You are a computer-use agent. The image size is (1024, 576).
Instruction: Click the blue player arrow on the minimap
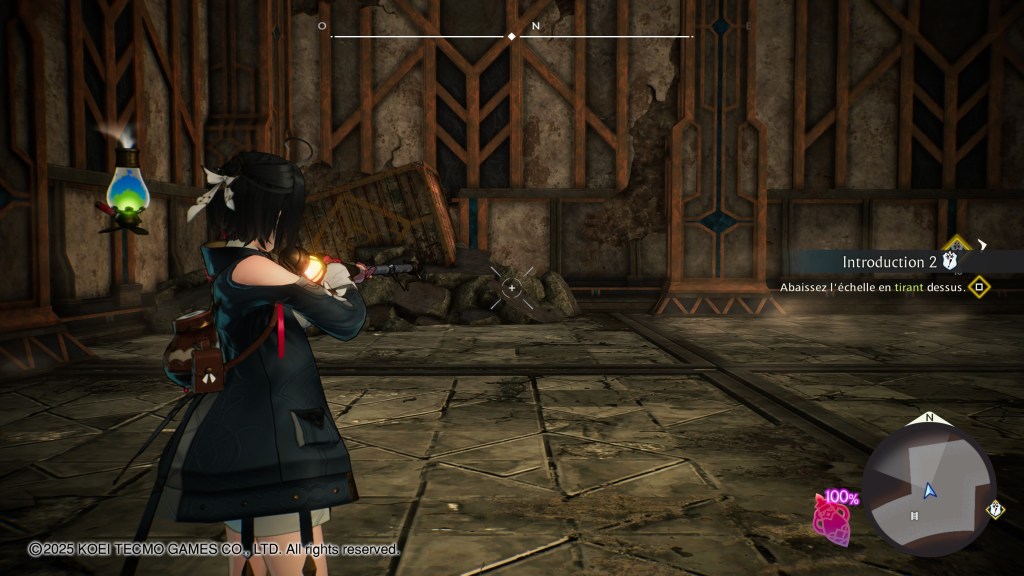tap(929, 490)
